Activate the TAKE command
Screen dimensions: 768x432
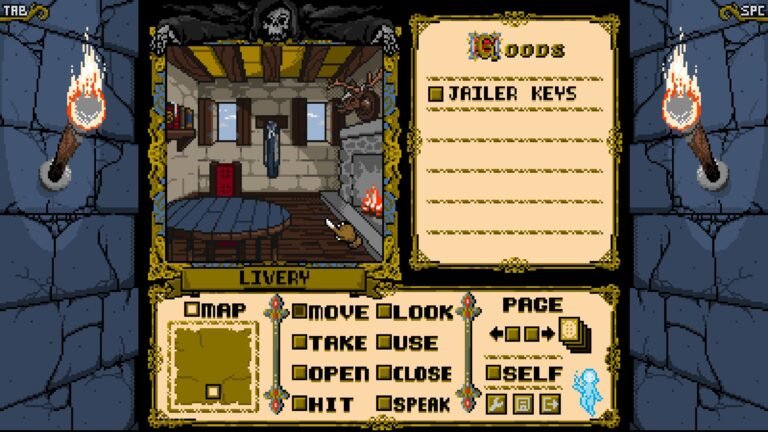pos(330,342)
